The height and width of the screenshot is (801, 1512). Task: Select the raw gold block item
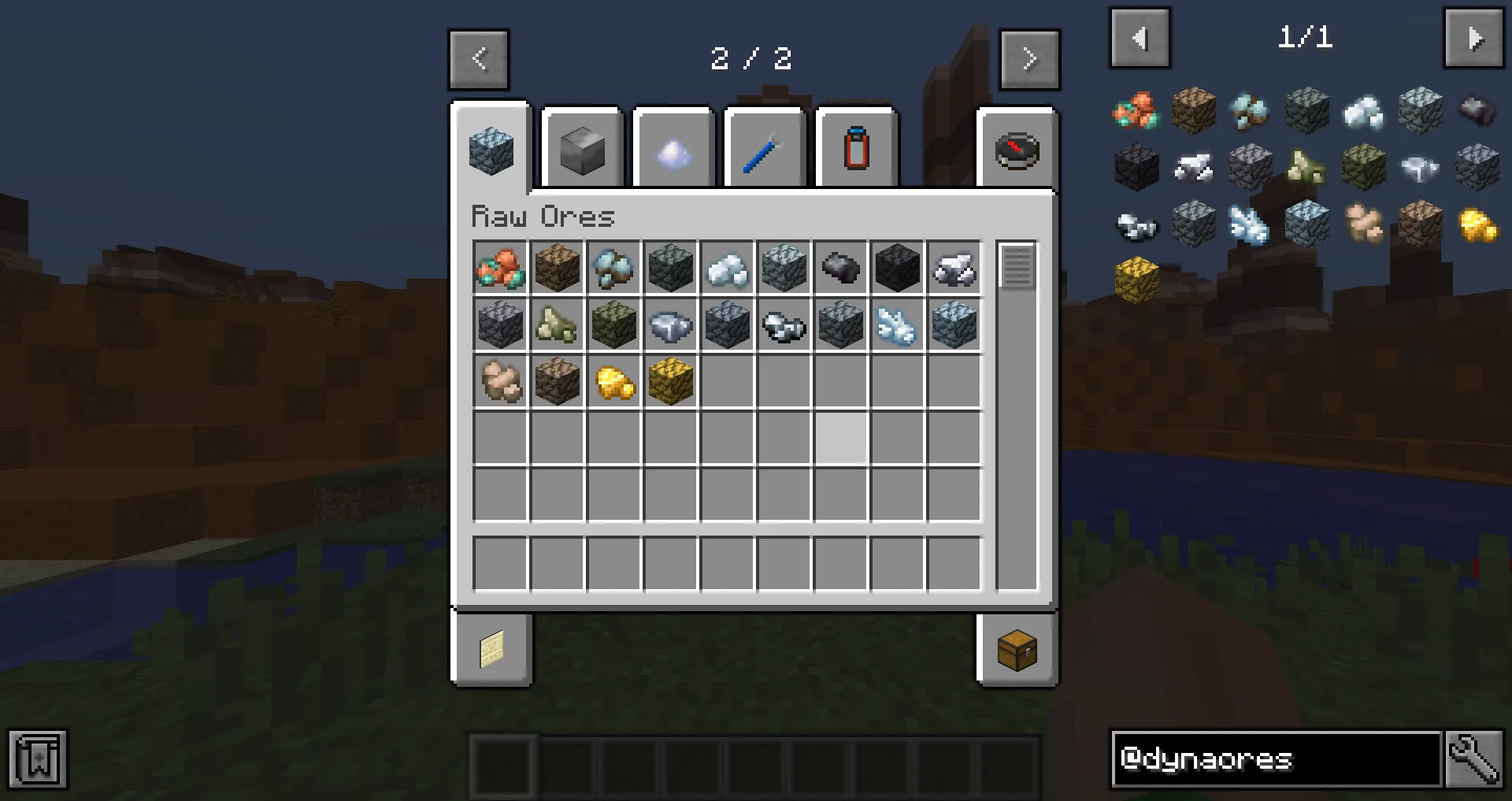point(671,381)
